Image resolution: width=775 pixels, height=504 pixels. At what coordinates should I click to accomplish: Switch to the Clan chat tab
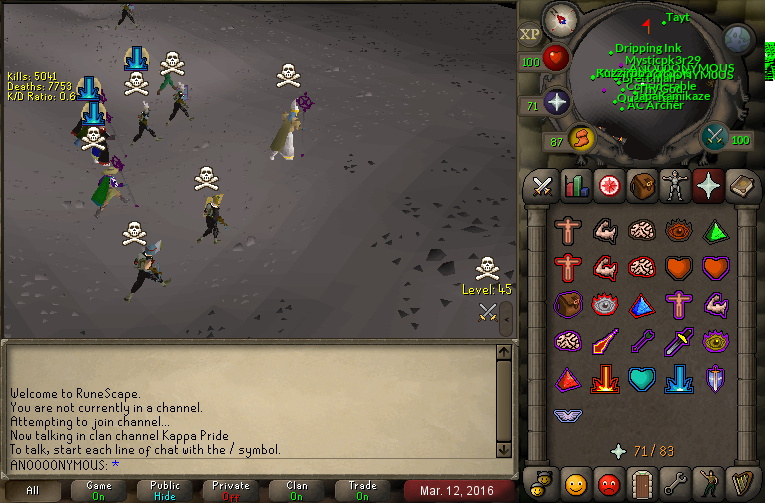coord(297,490)
